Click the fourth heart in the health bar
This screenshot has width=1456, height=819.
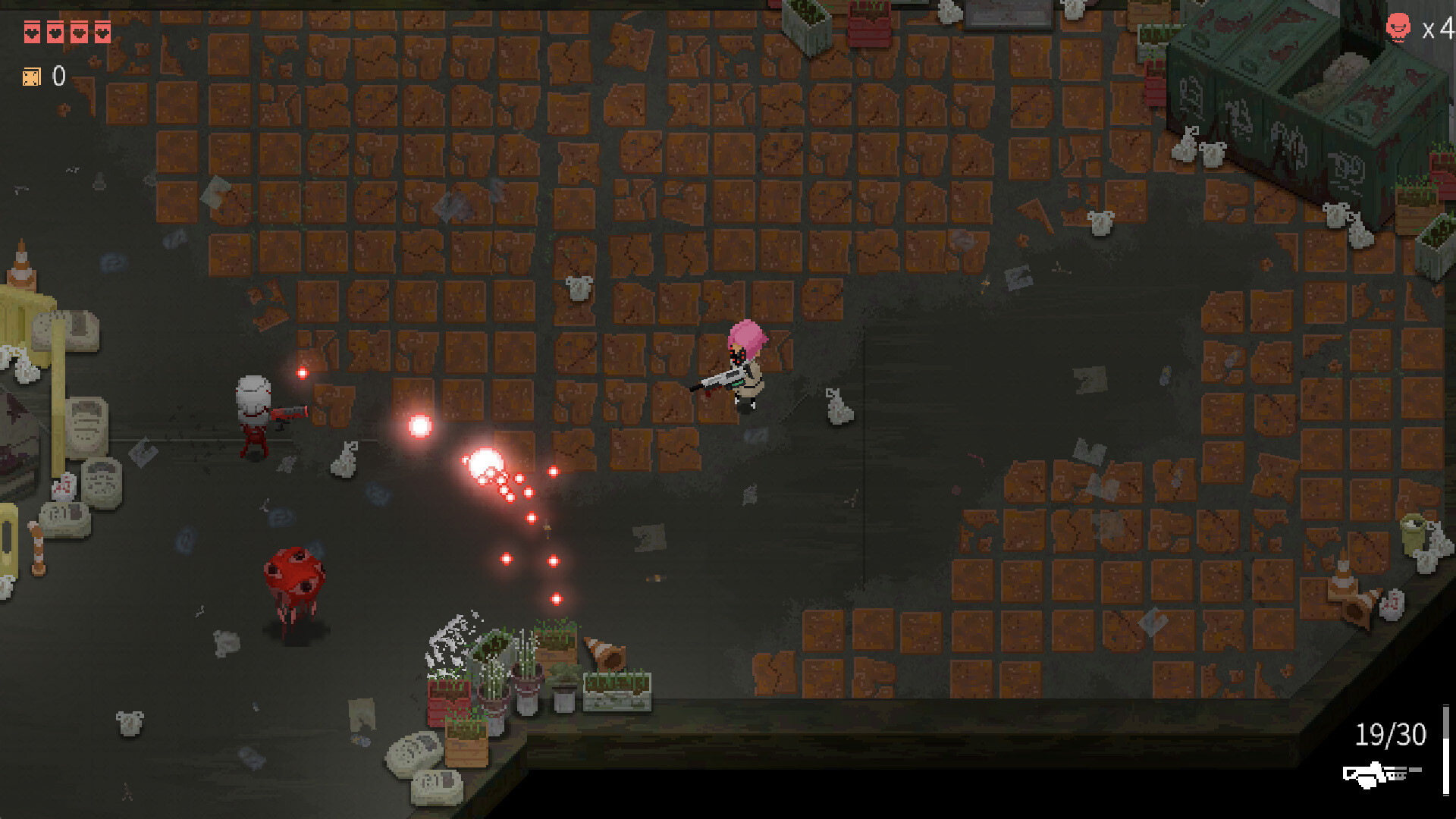(55, 32)
